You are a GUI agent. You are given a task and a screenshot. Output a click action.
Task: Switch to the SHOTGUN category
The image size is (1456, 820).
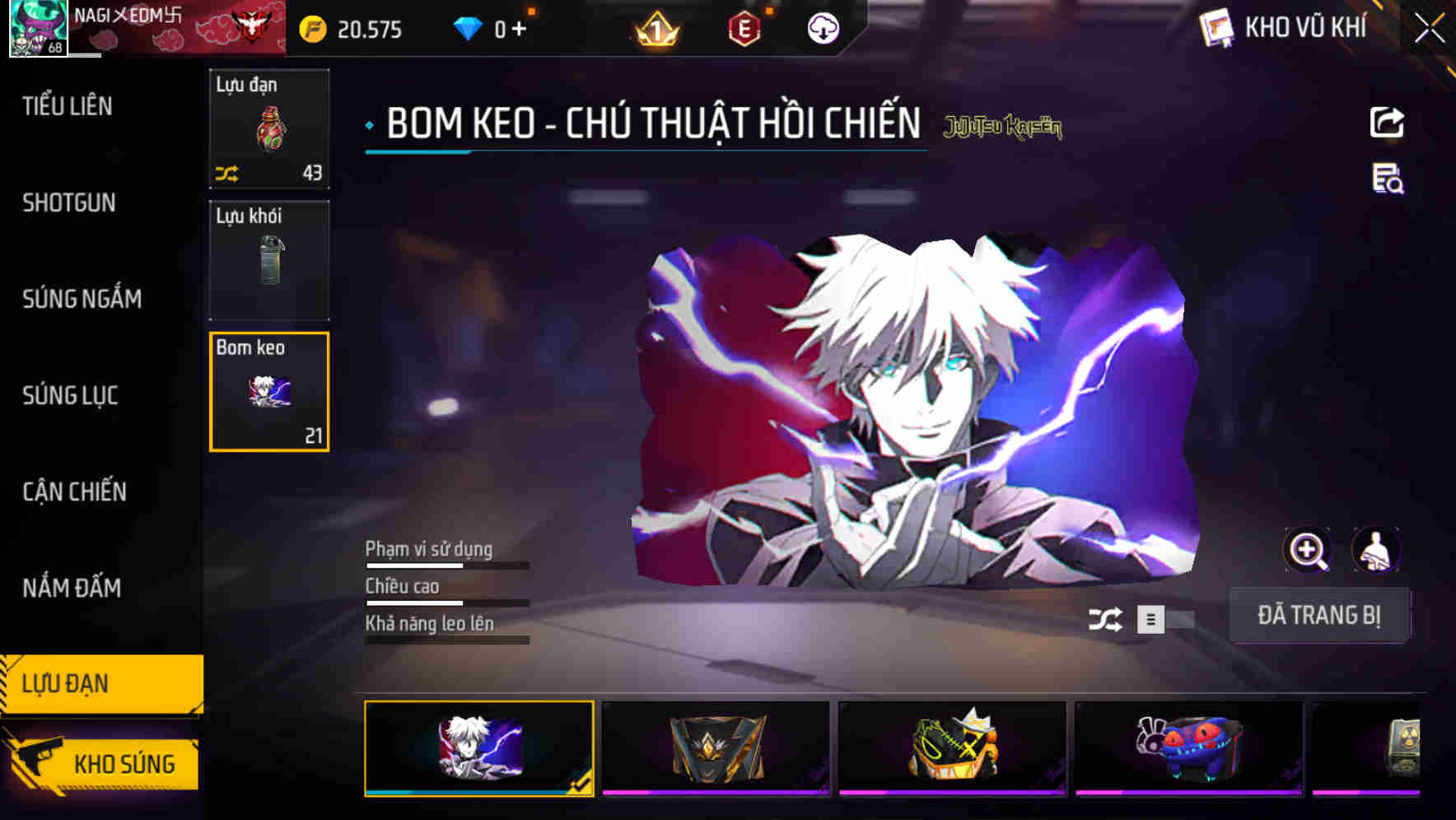coord(68,203)
